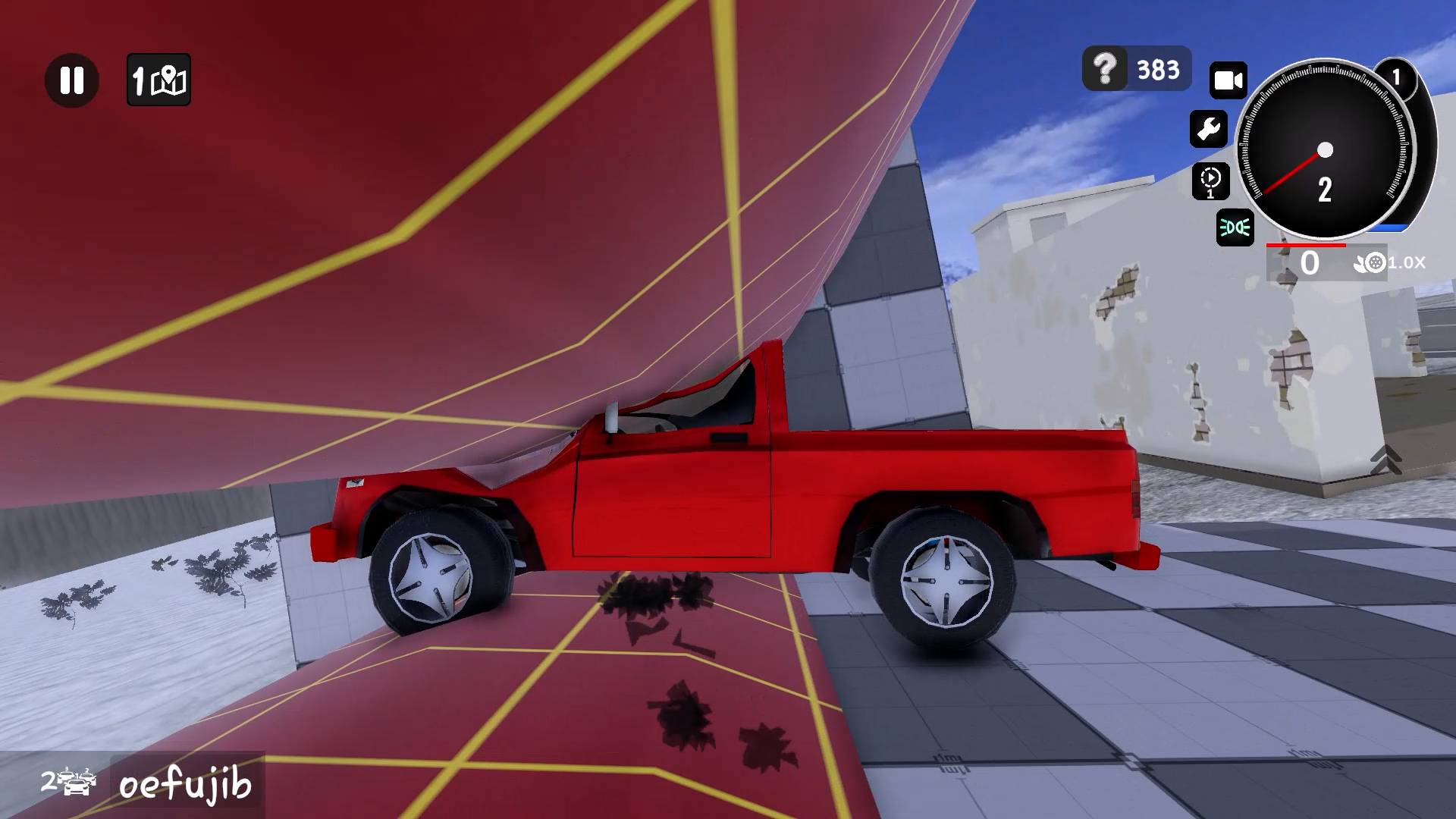Activate slow motion with the timer icon

[x=1211, y=180]
